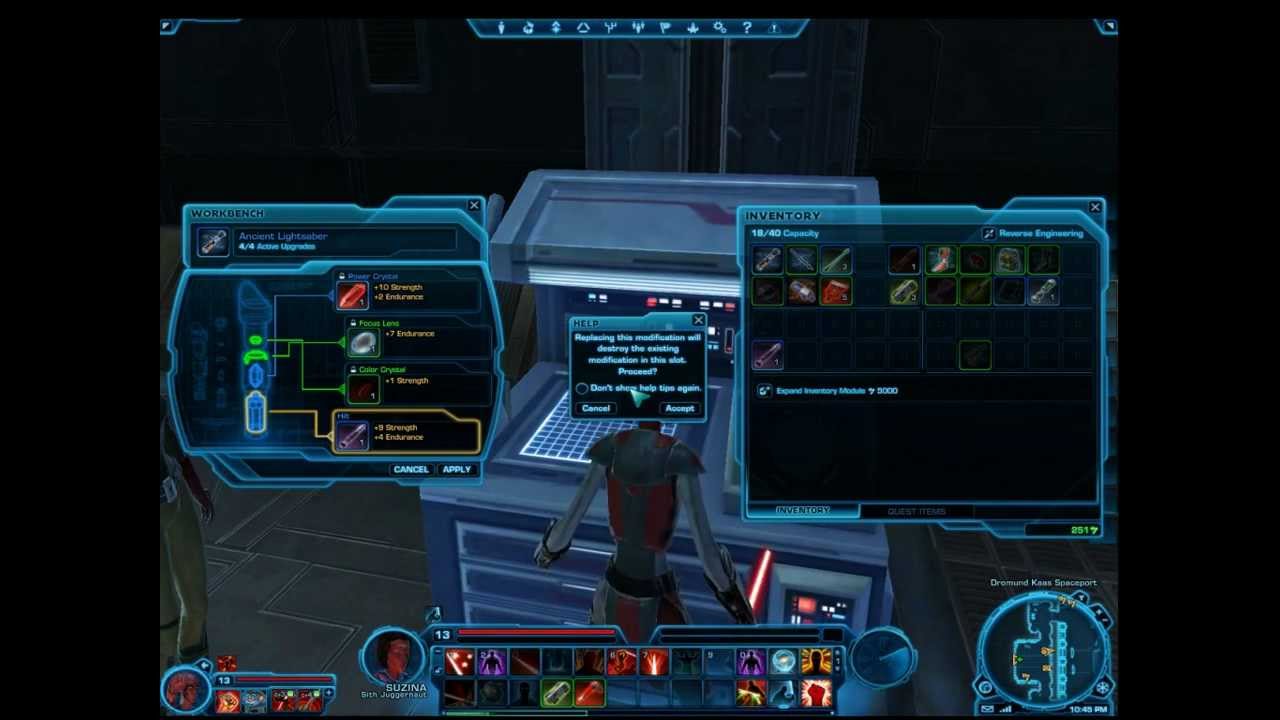
Task: Toggle "Don't show help tips again"
Action: pos(582,388)
